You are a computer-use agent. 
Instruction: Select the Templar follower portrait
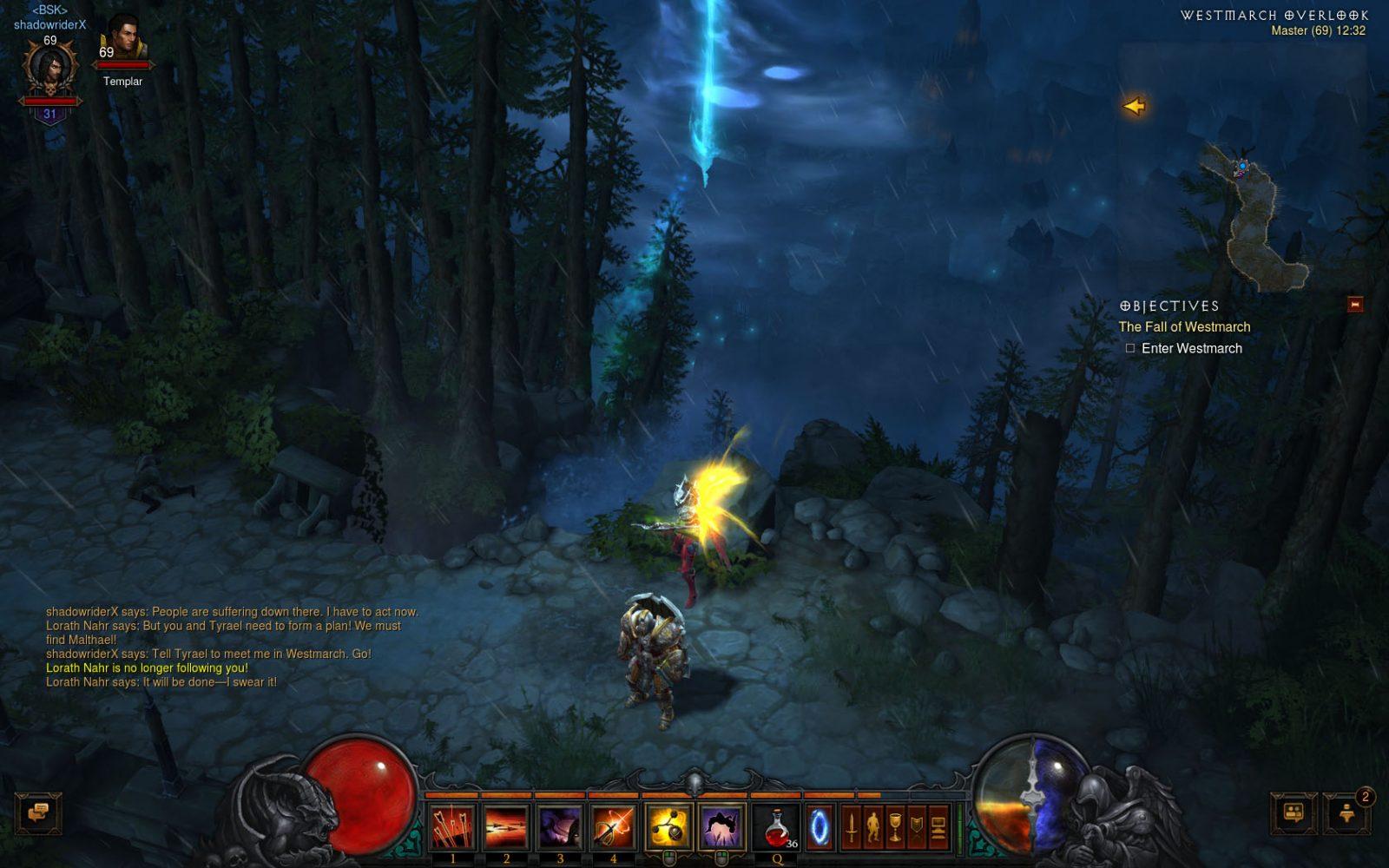[x=122, y=39]
